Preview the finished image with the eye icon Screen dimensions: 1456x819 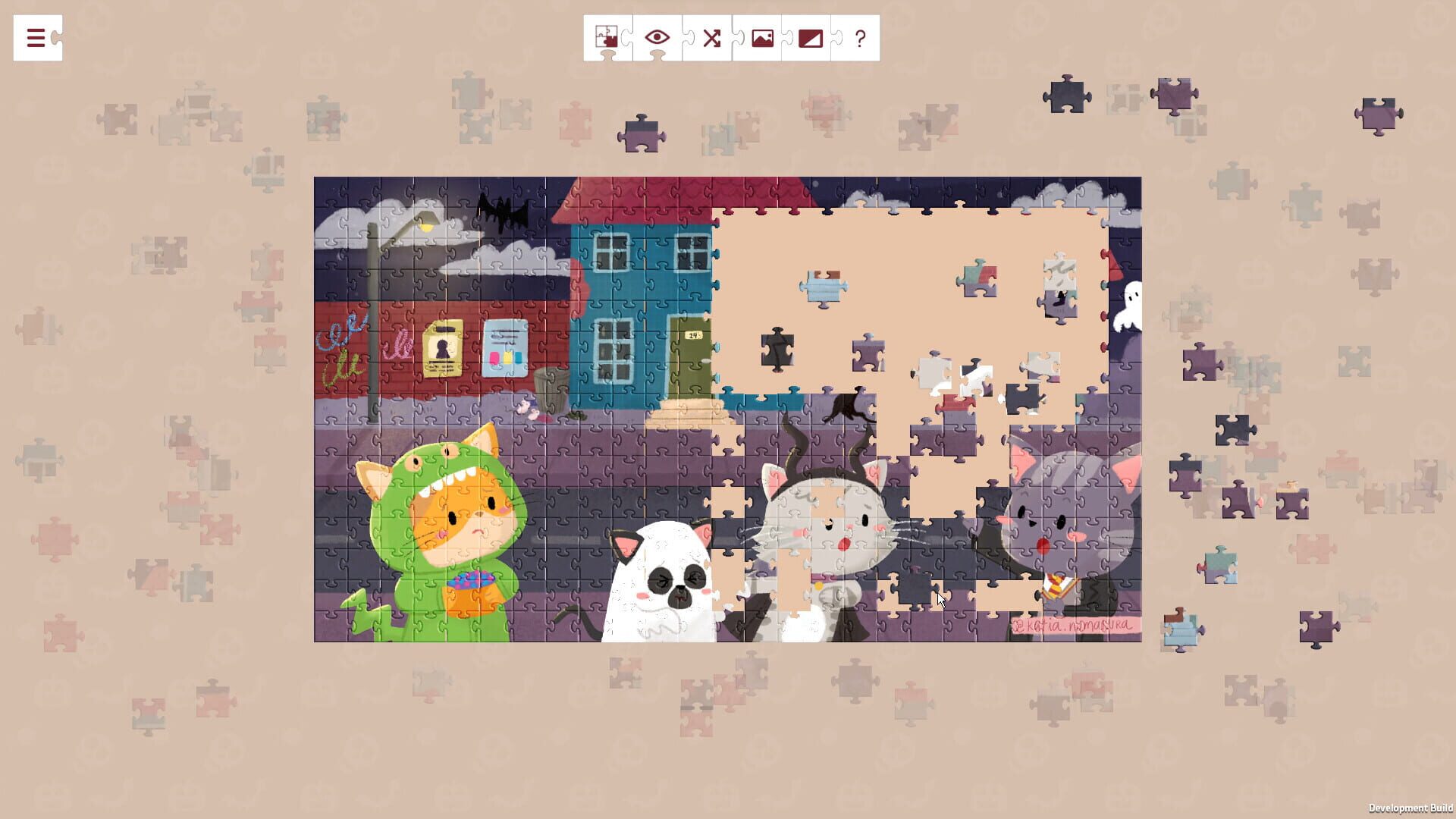coord(655,37)
